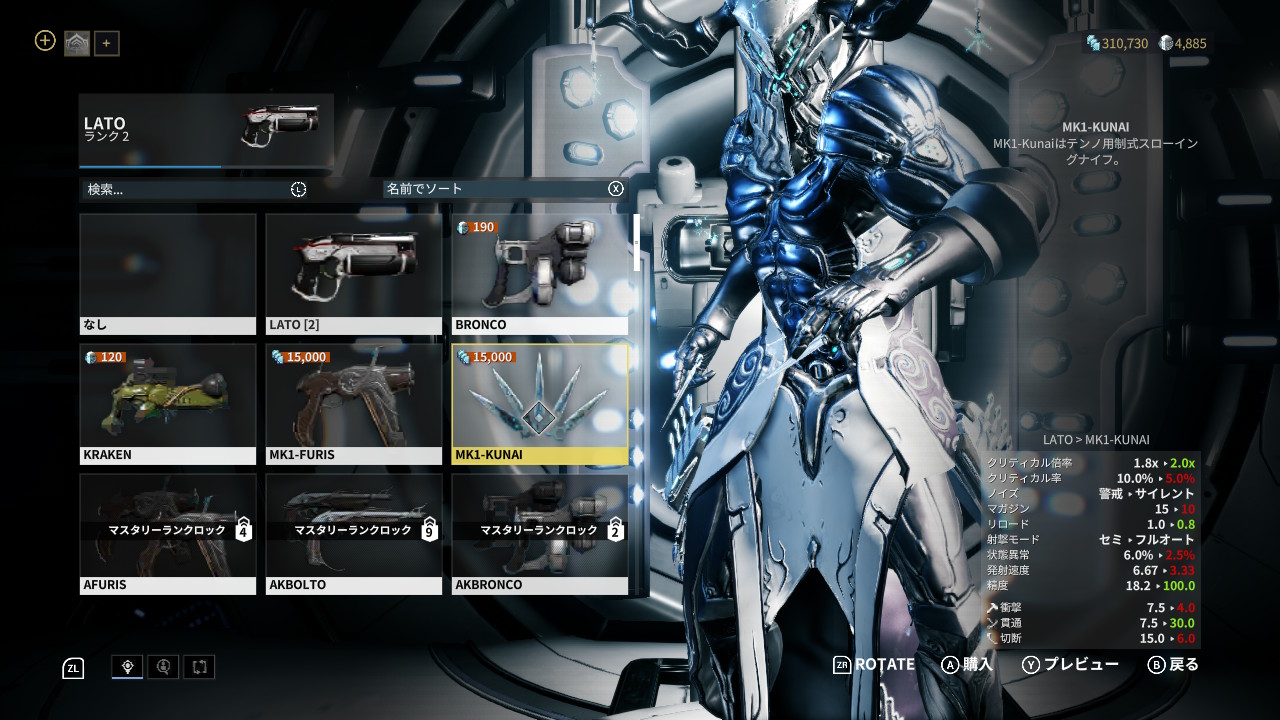Switch to the swap arrows view tab
Viewport: 1280px width, 720px height.
tap(199, 667)
